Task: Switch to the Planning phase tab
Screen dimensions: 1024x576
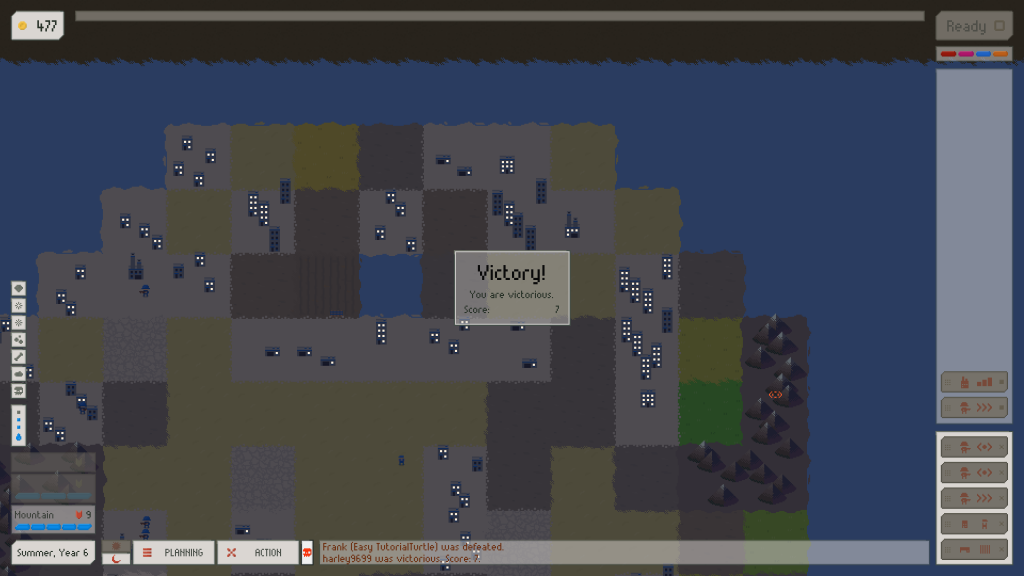Action: pos(174,552)
